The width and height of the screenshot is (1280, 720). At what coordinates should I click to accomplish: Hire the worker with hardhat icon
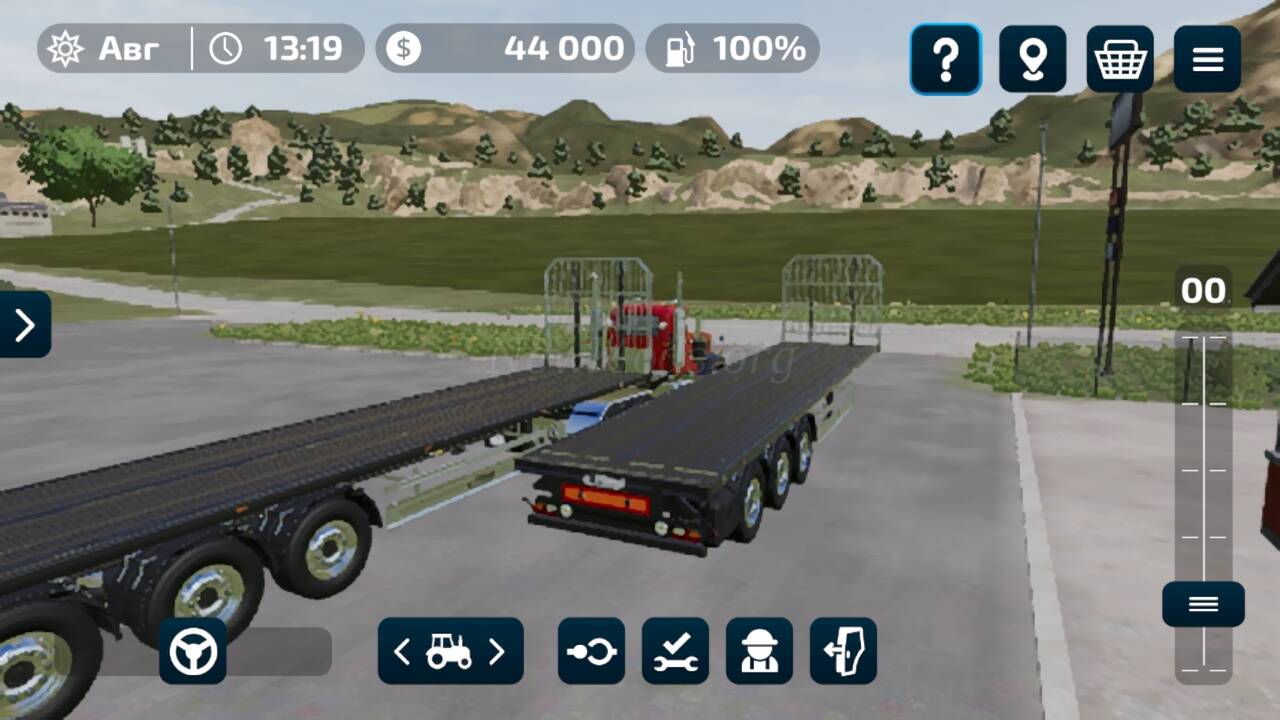click(x=759, y=651)
